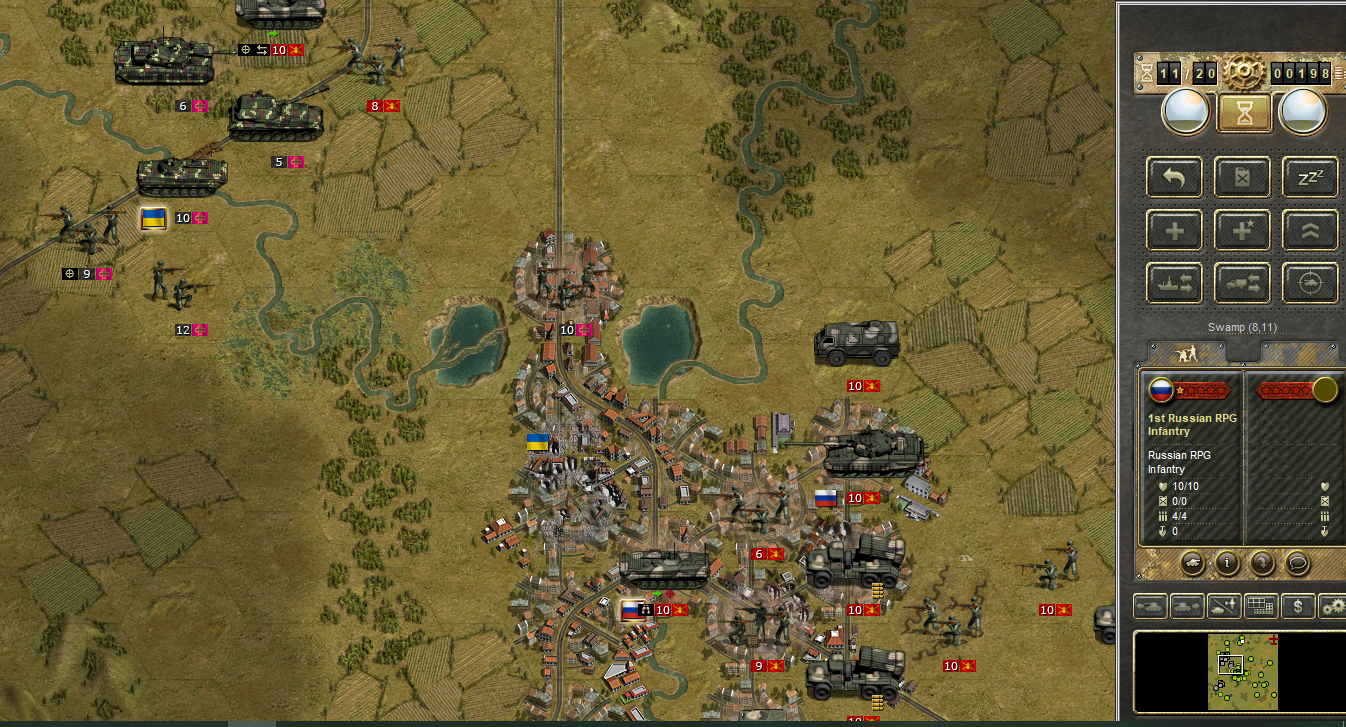Add elite replacements with the plus-star button

point(1243,231)
